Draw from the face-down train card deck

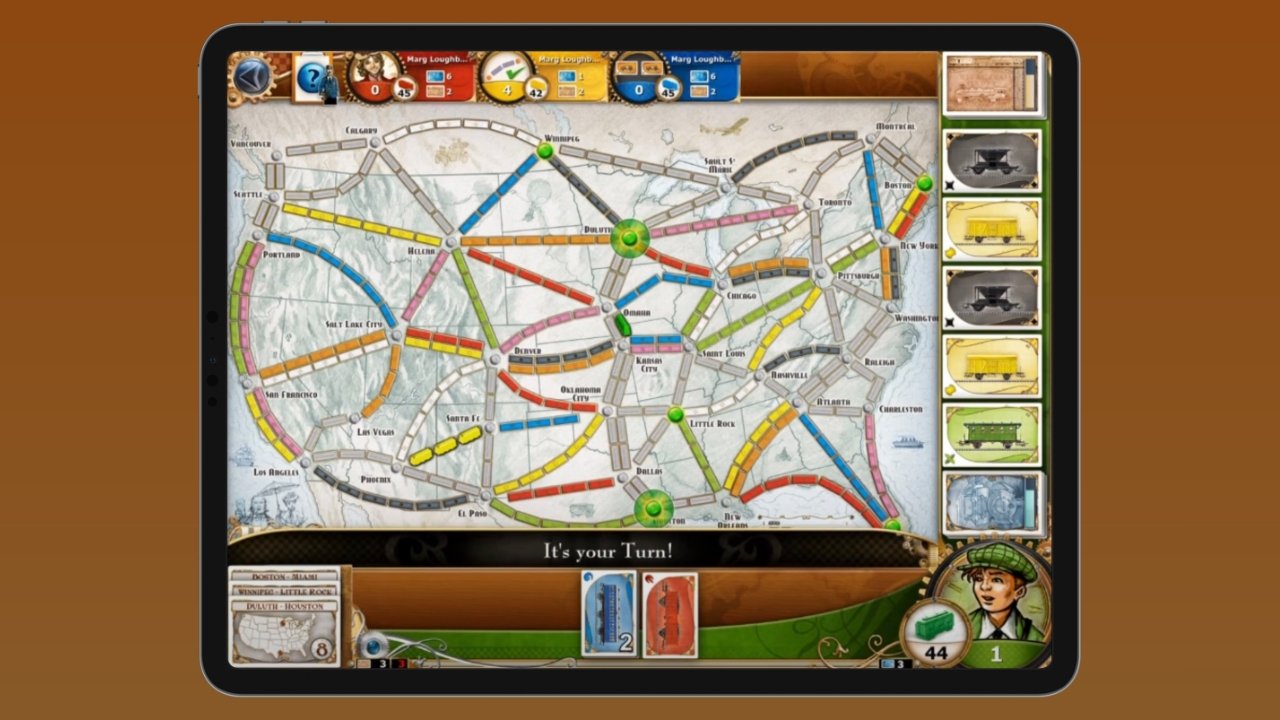[x=995, y=505]
